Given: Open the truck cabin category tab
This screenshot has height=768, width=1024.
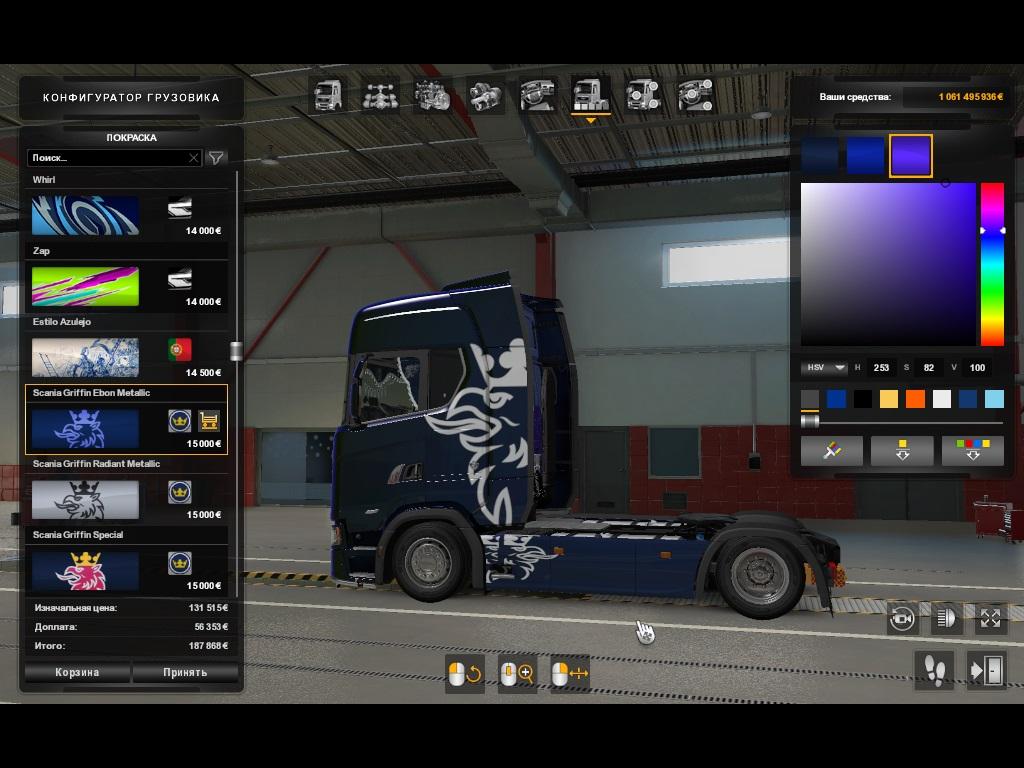Looking at the screenshot, I should point(329,96).
